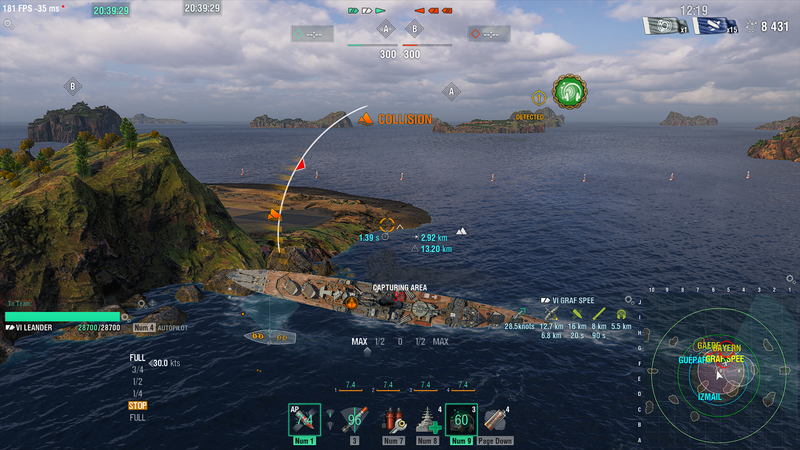Screen dimensions: 800x450
Task: Use the Repair Party consumable
Action: coord(427,420)
